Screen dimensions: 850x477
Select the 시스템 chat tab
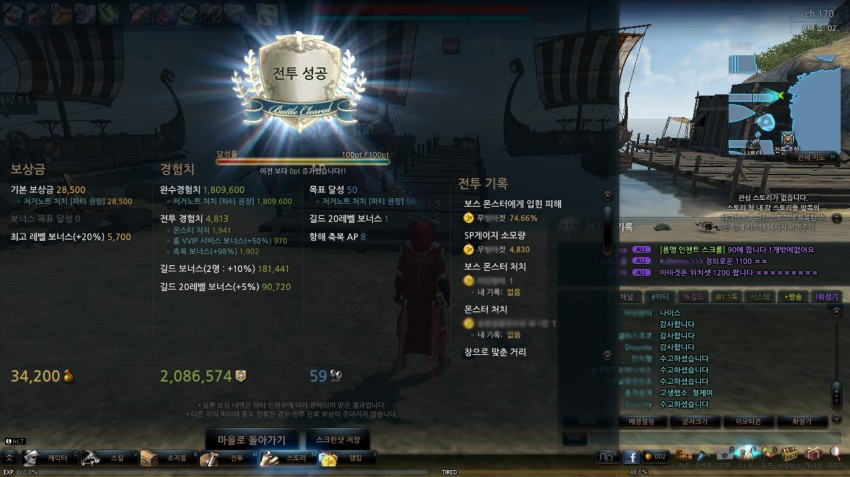[760, 296]
